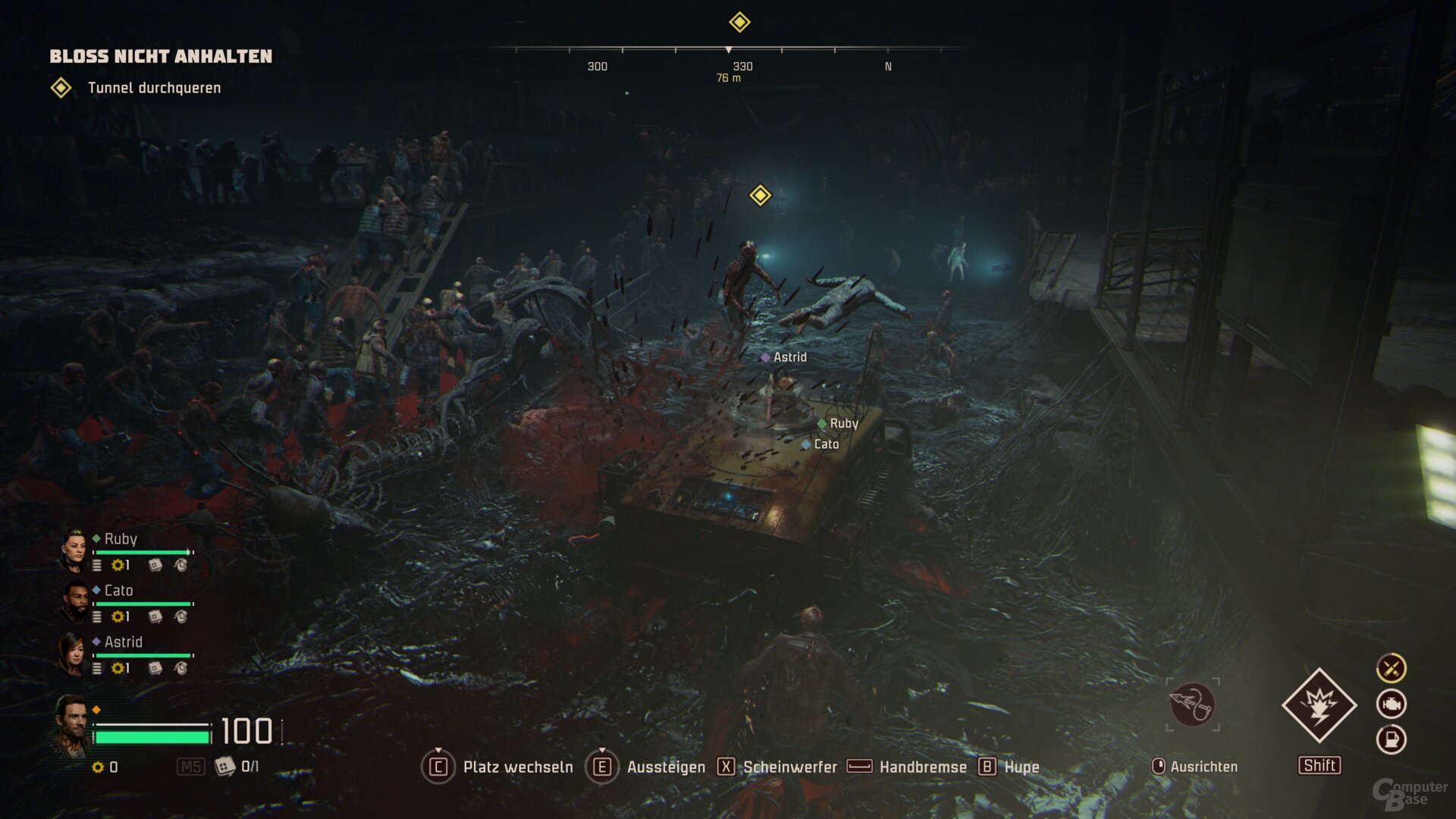Click the yellow objective marker on the compass

click(x=739, y=22)
